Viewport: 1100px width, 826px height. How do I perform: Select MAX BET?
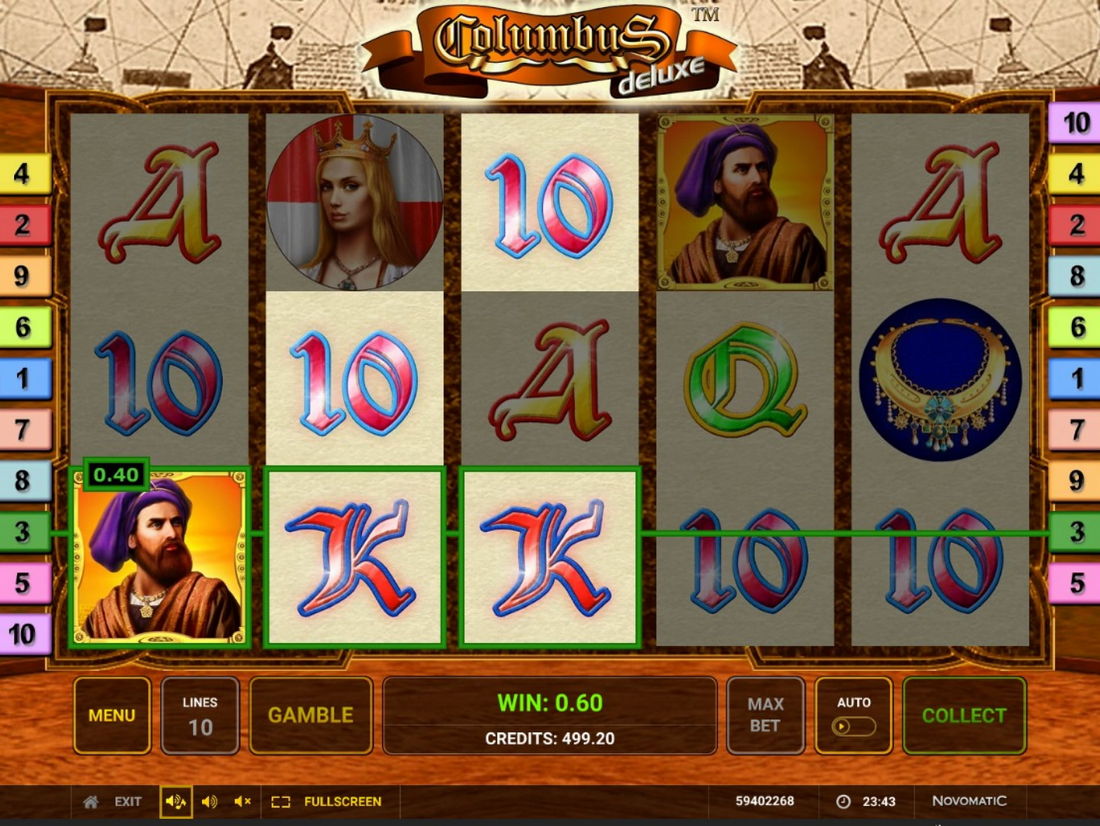point(765,715)
